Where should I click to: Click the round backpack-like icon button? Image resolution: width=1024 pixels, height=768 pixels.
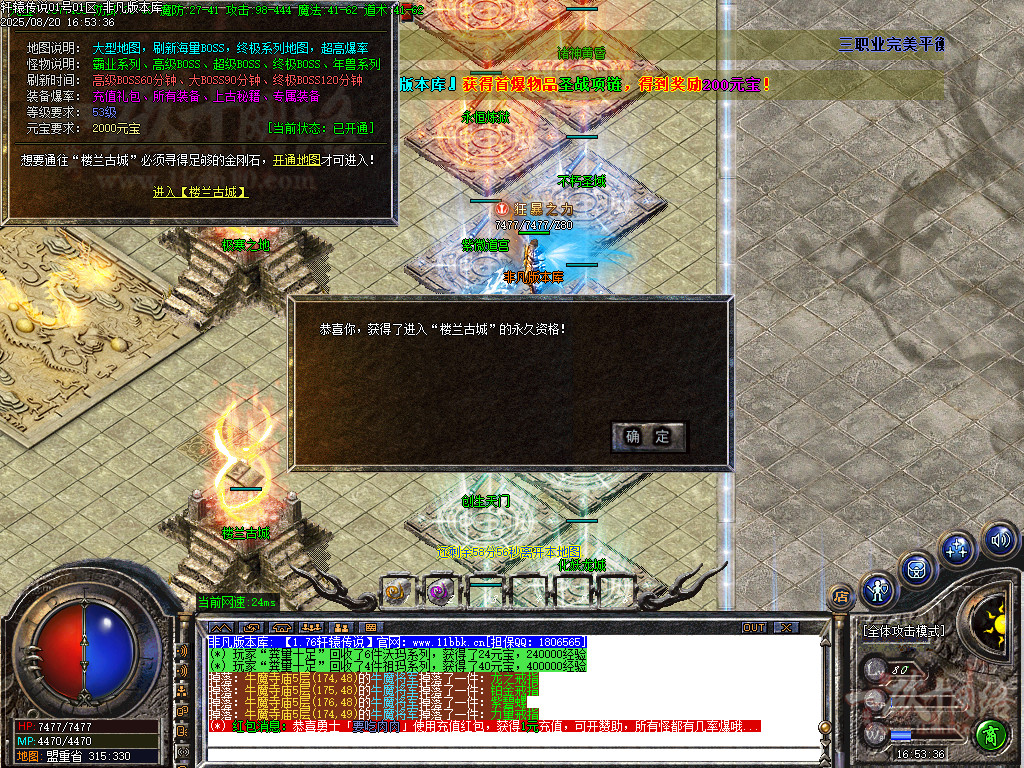(918, 568)
